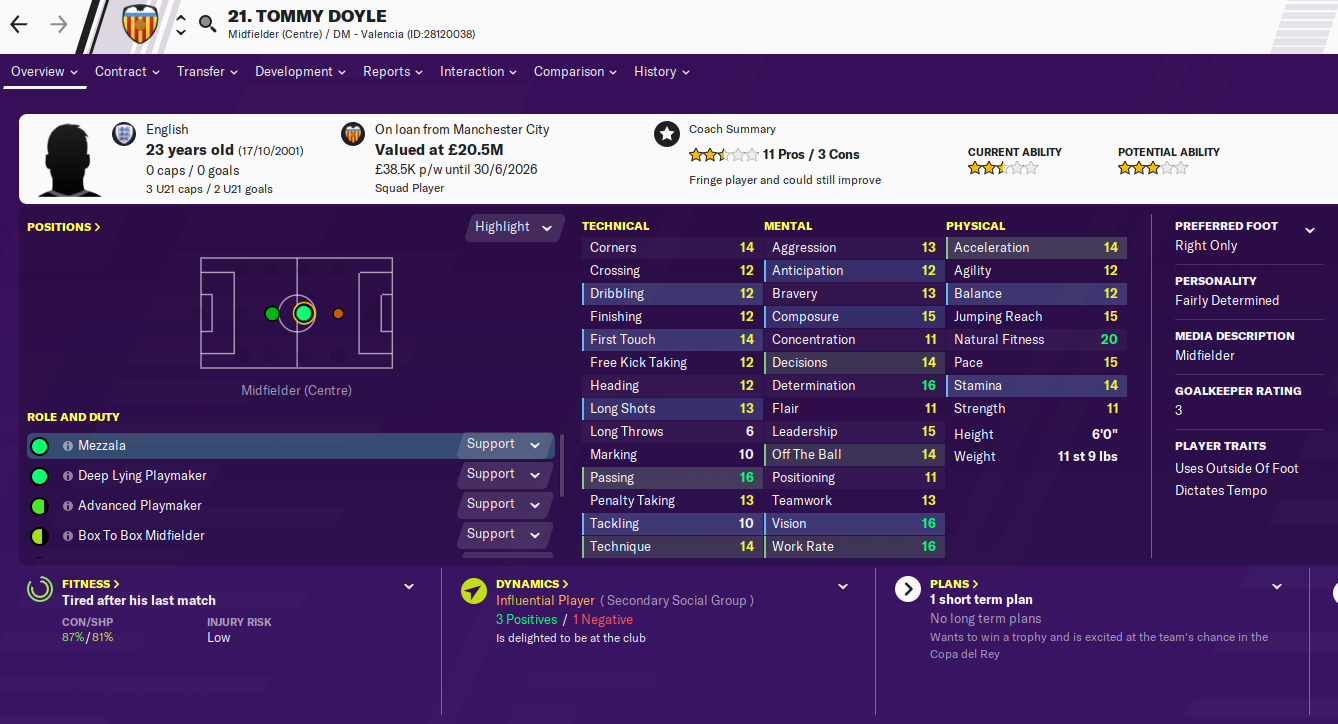
Task: Show the Development menu
Action: 300,72
